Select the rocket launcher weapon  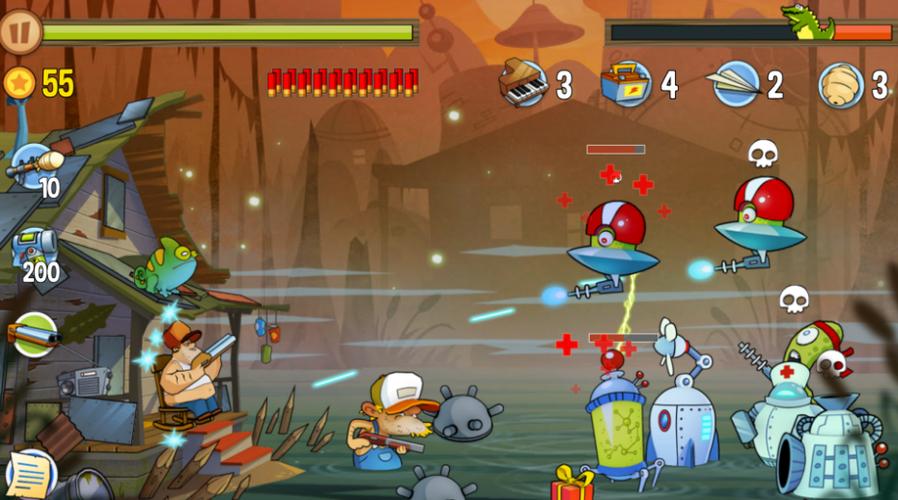tap(36, 165)
